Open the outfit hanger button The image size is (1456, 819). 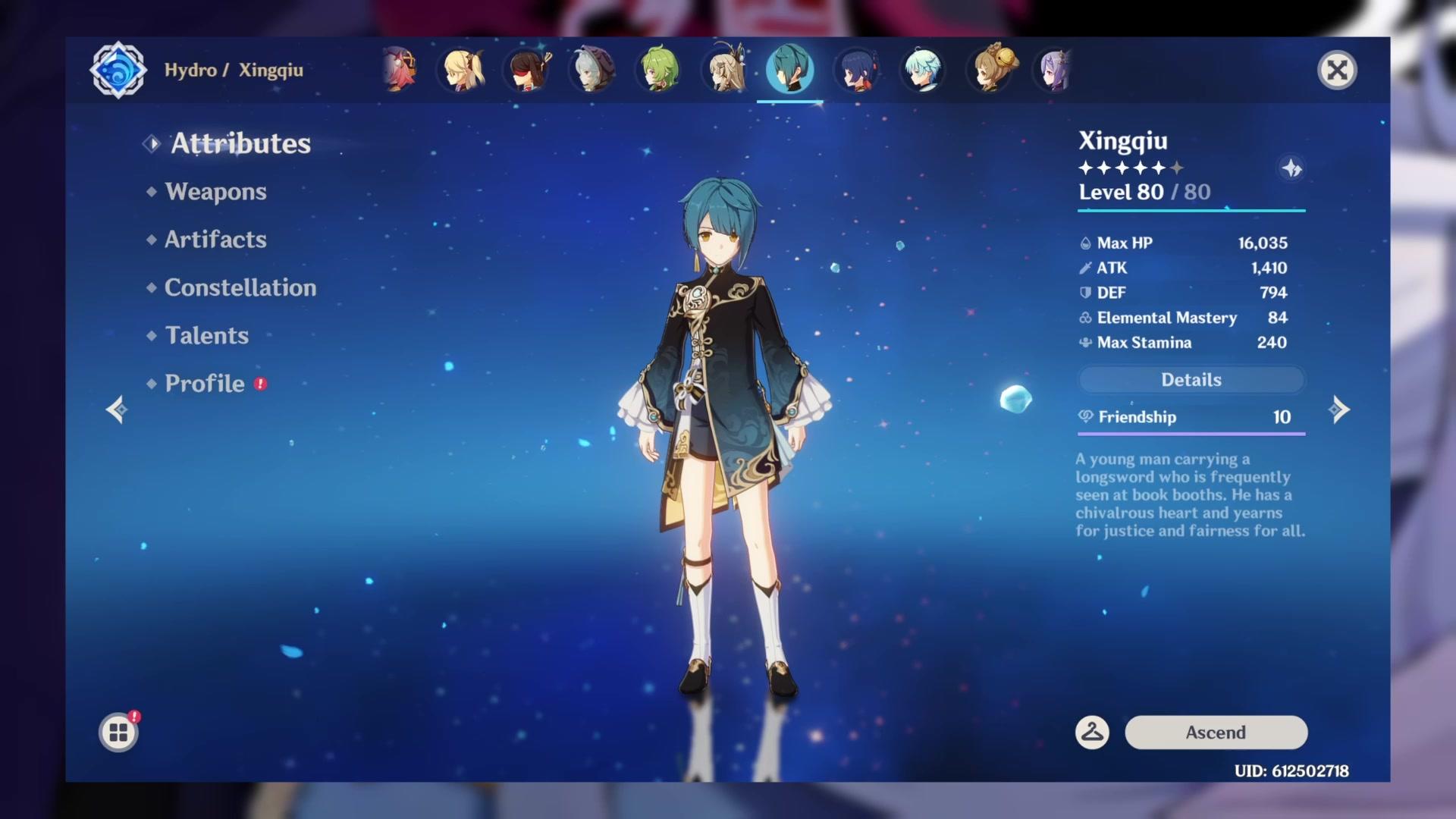click(1092, 733)
